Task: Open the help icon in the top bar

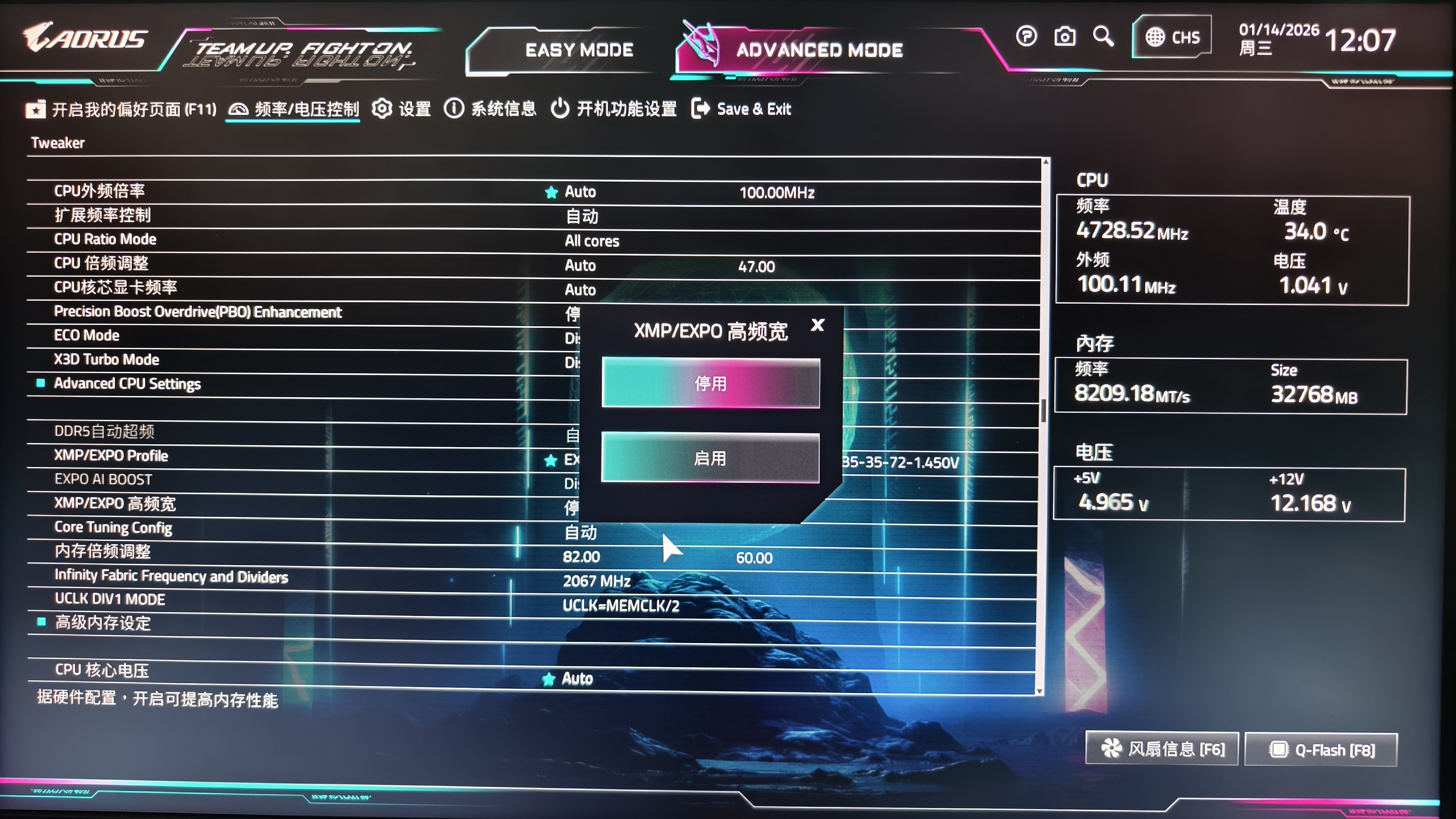Action: click(x=1026, y=36)
